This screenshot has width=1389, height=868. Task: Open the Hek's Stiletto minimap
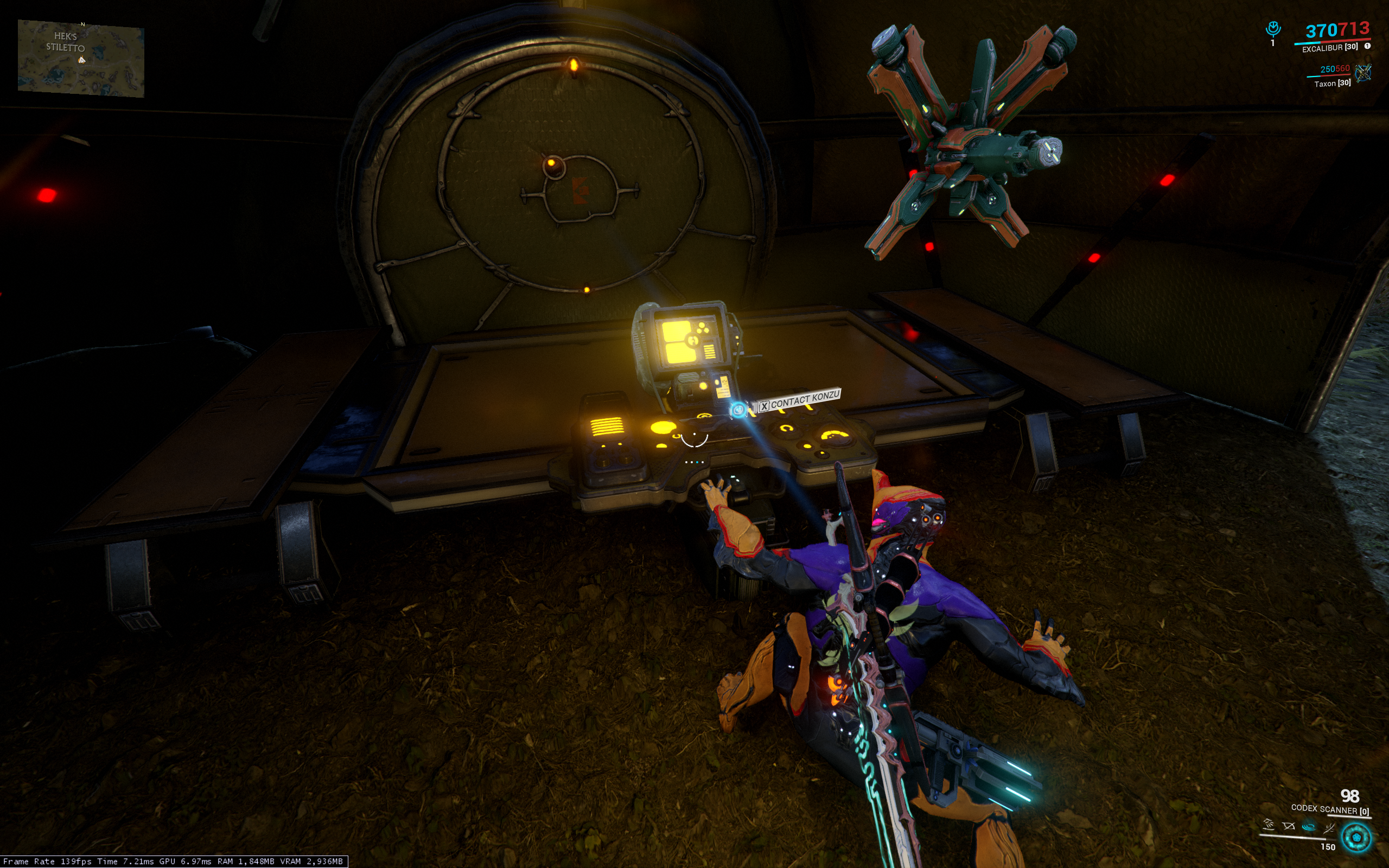click(x=80, y=58)
